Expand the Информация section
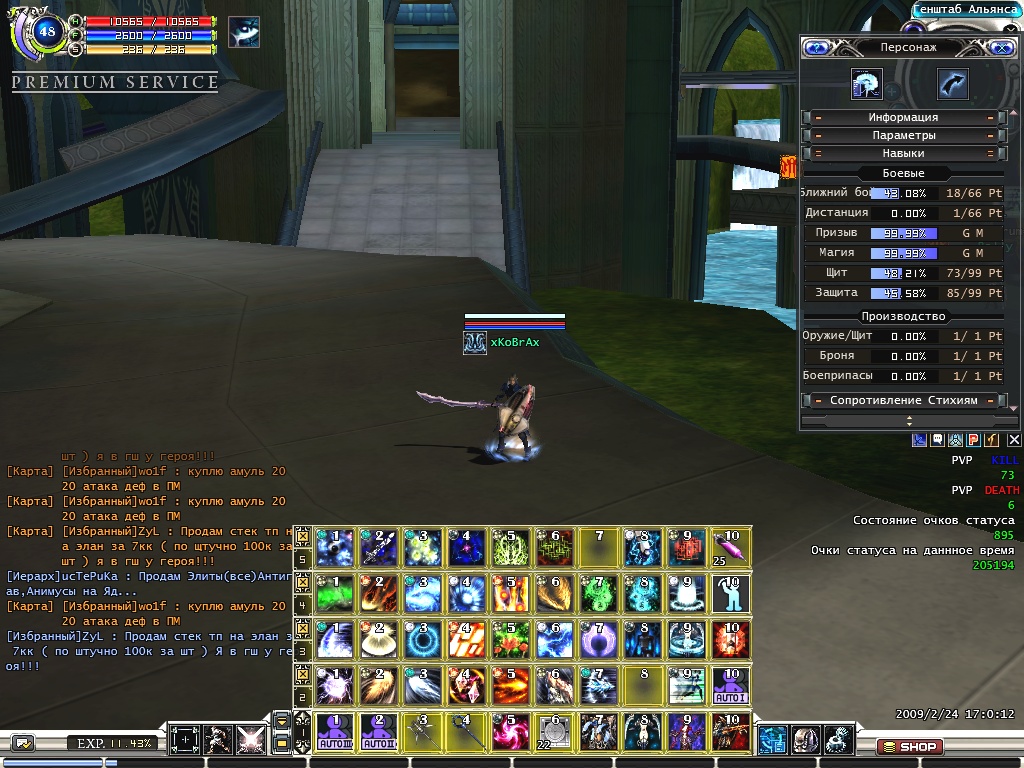The height and width of the screenshot is (768, 1024). point(903,117)
